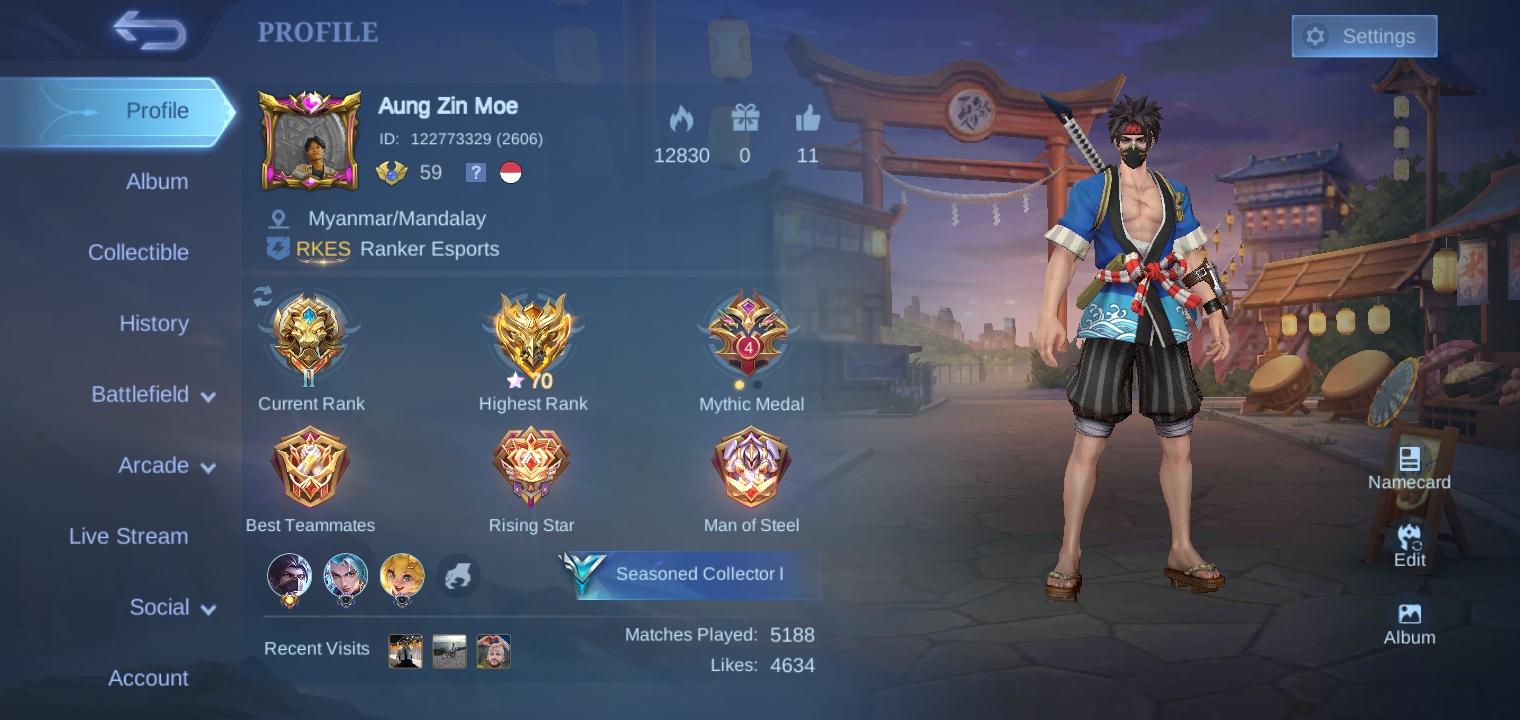Open the Album icon on right sidebar
Screen dimensions: 1520x720
pyautogui.click(x=1409, y=613)
